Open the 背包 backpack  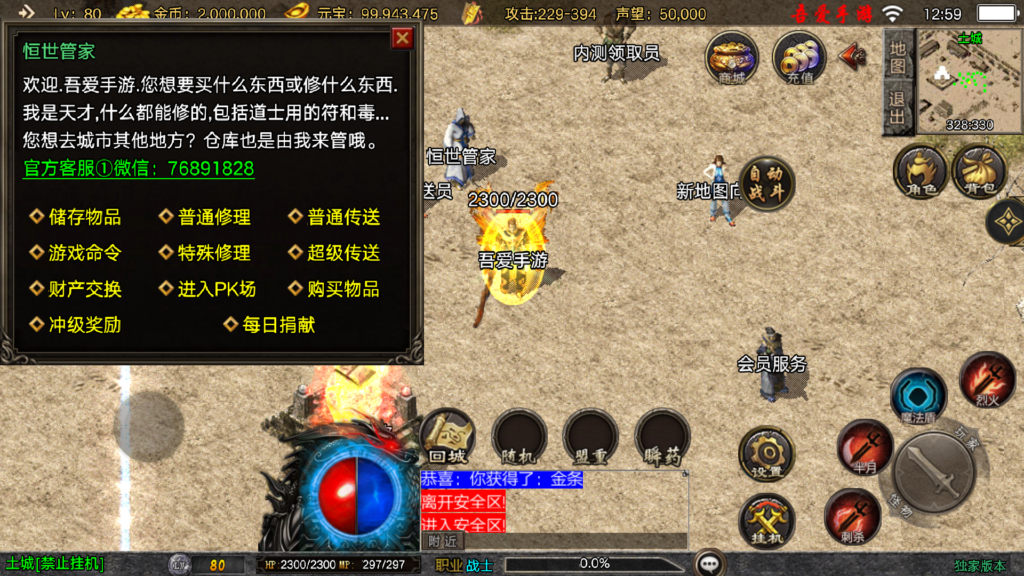point(979,170)
